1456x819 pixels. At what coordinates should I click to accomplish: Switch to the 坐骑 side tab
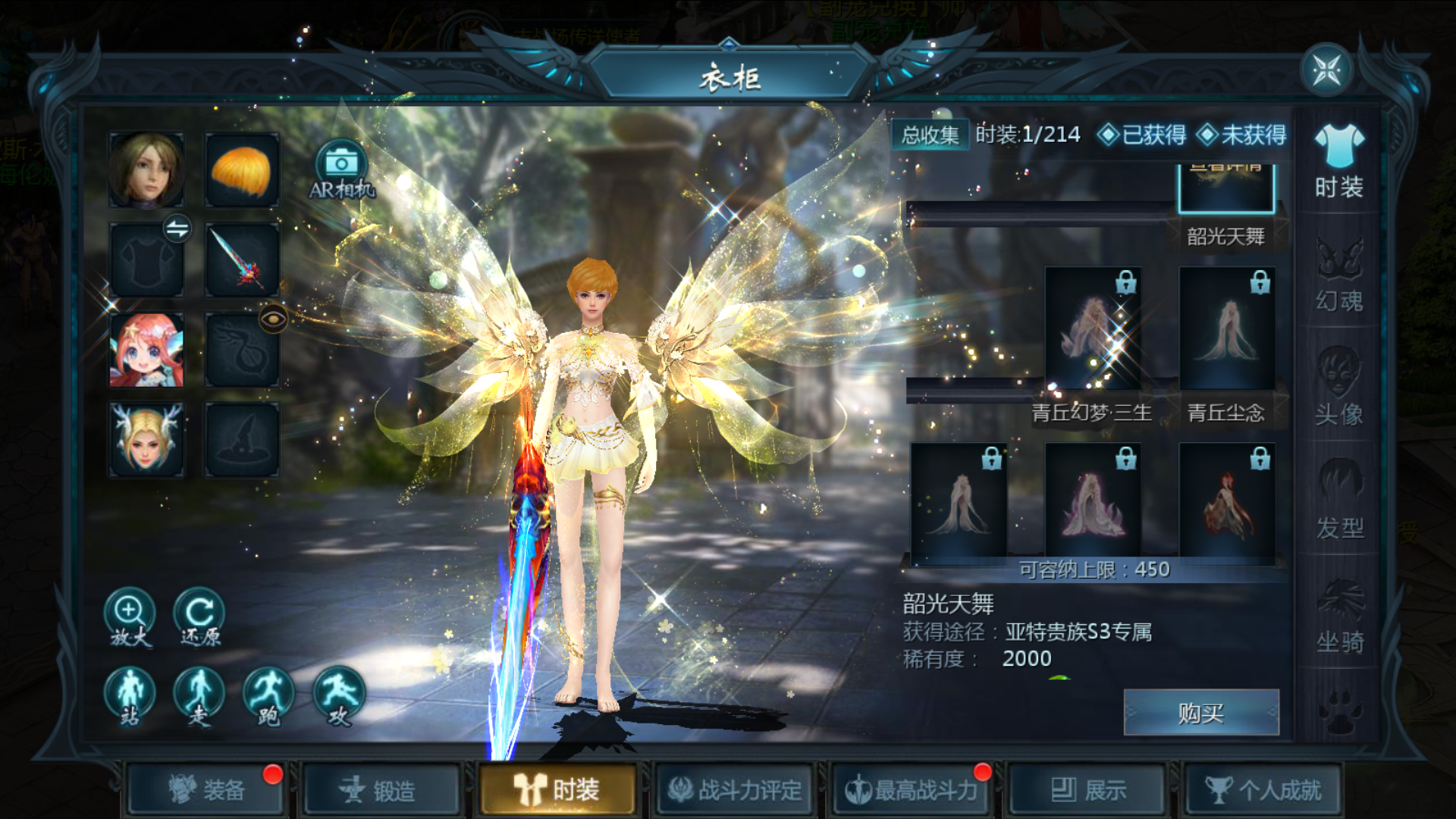(1338, 616)
